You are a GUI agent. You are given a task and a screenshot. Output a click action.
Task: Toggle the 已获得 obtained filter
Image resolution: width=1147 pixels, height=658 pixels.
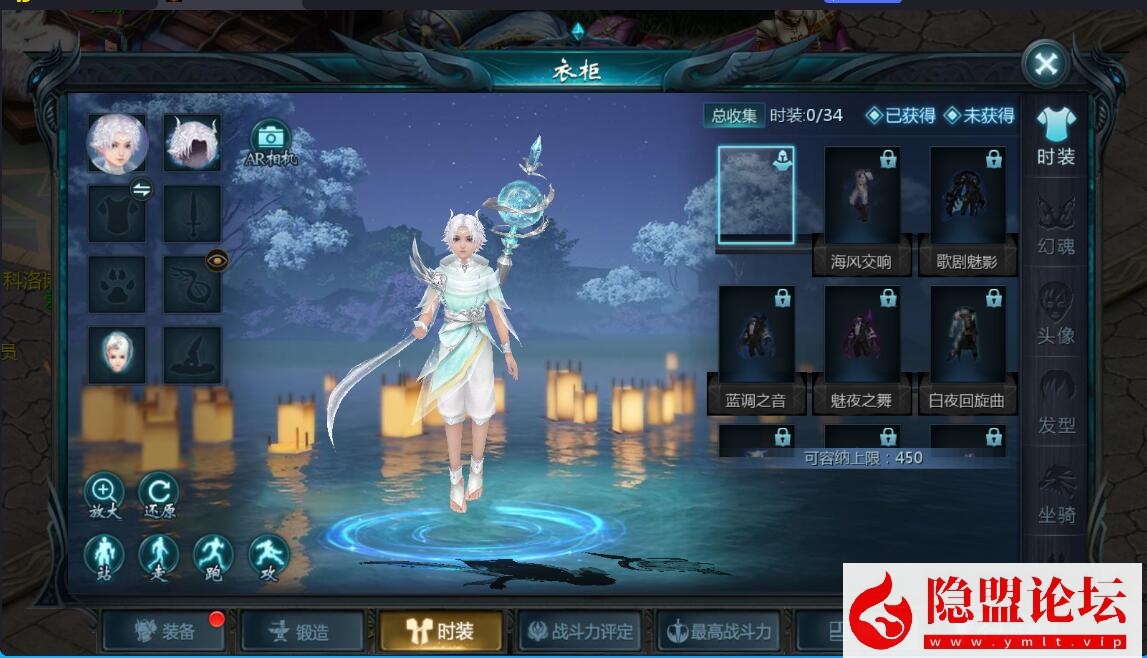point(900,116)
